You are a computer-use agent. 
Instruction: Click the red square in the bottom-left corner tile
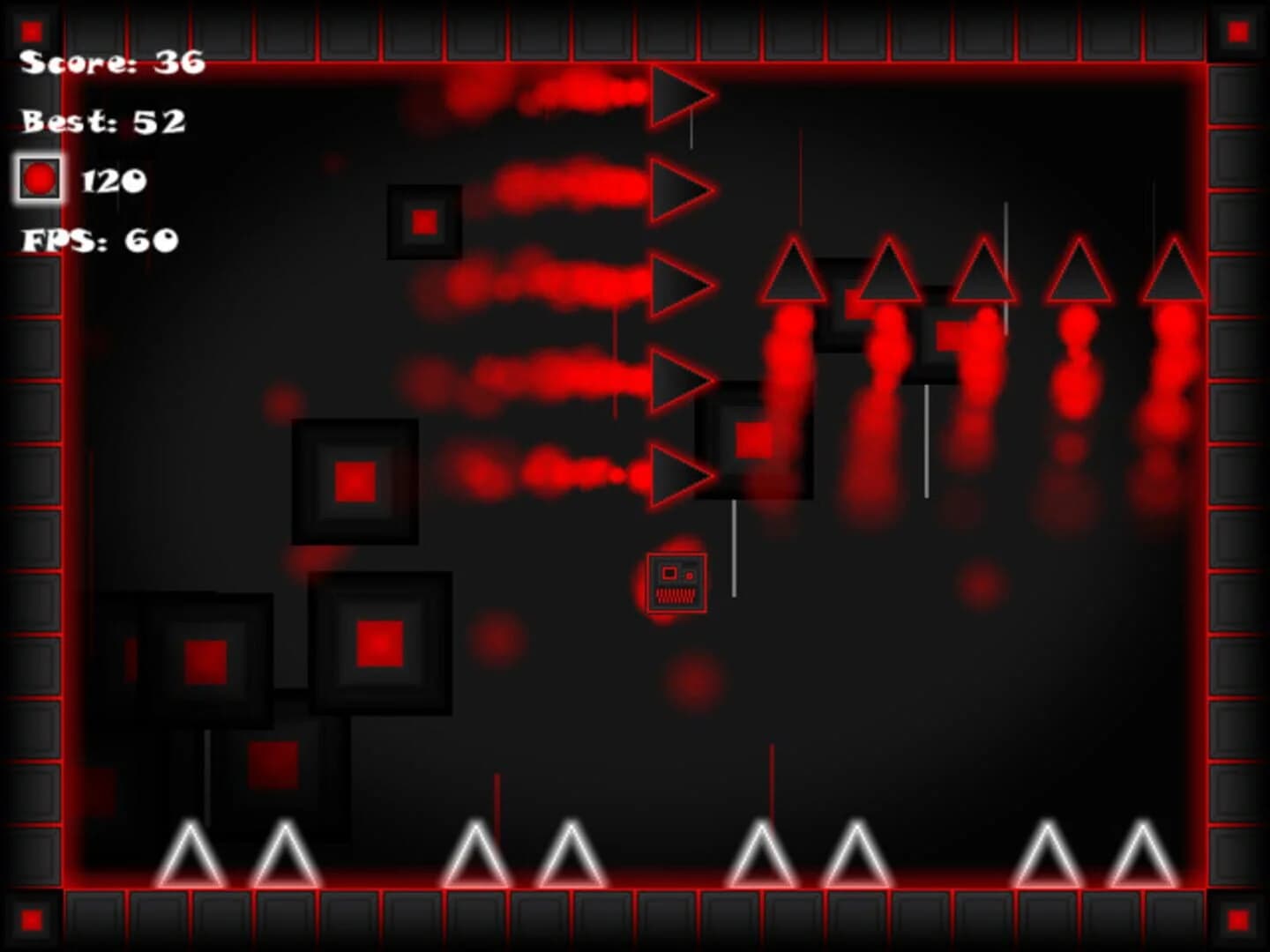point(32,920)
